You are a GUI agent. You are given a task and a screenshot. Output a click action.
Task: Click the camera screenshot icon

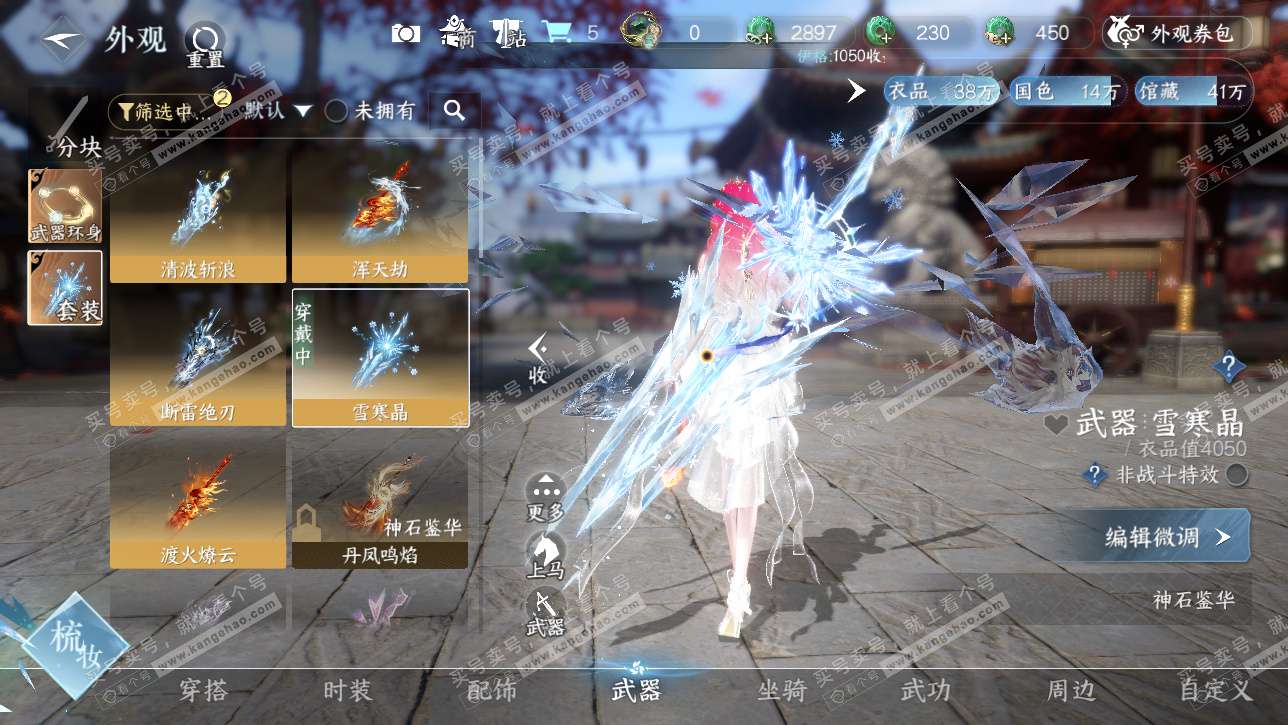coord(406,33)
